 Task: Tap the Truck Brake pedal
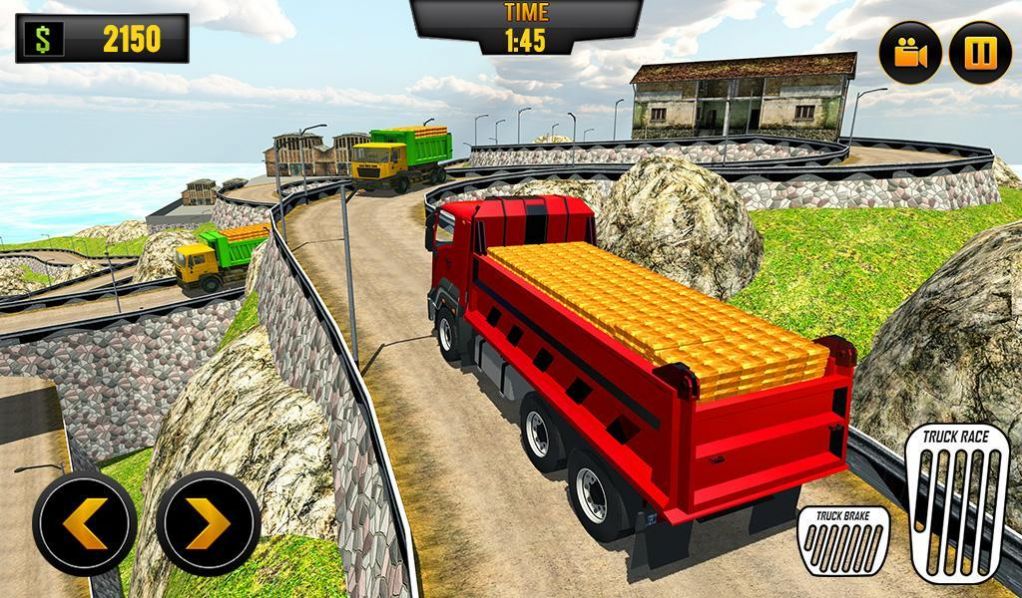(843, 541)
